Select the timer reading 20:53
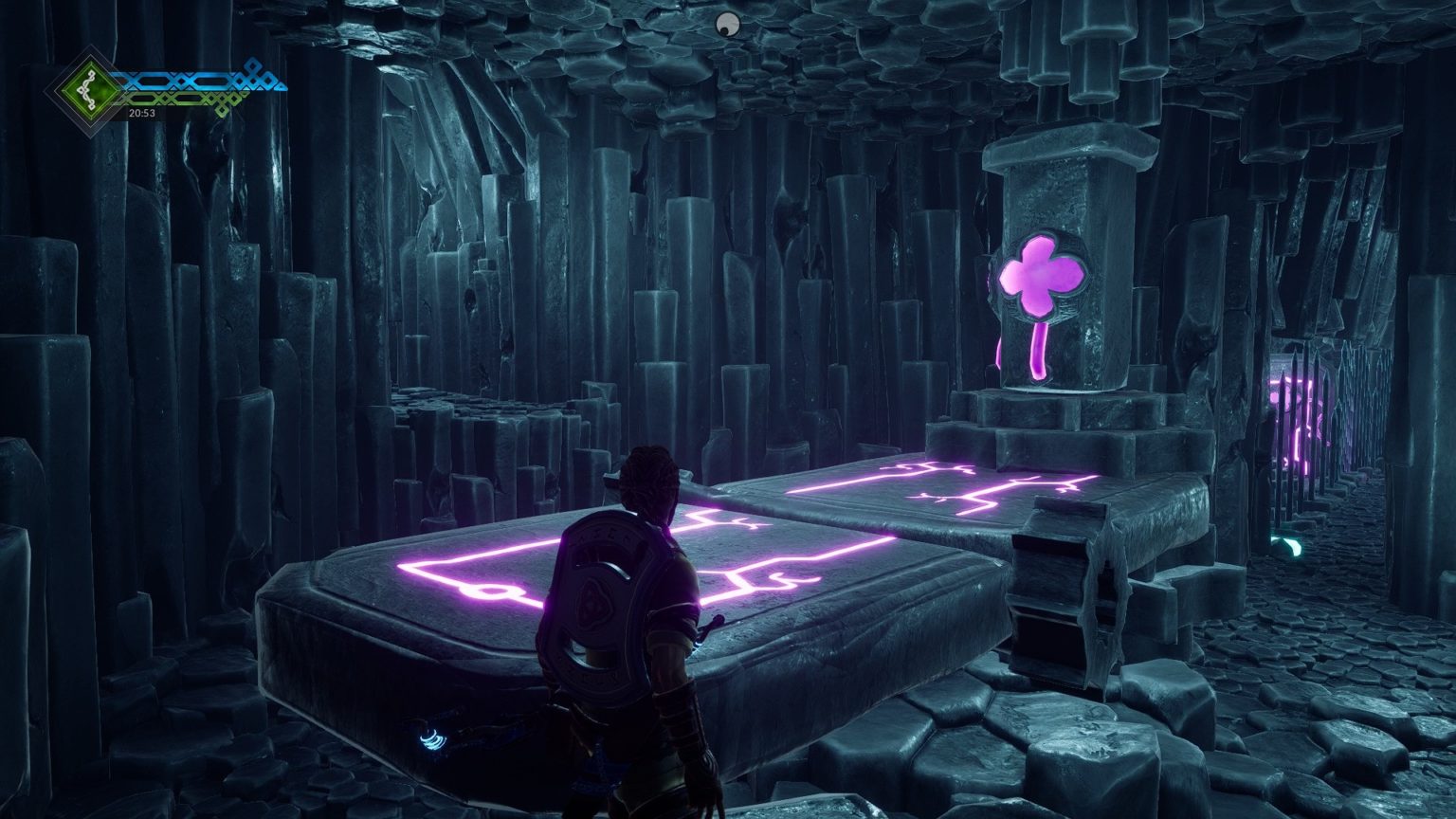The width and height of the screenshot is (1456, 819). tap(141, 113)
